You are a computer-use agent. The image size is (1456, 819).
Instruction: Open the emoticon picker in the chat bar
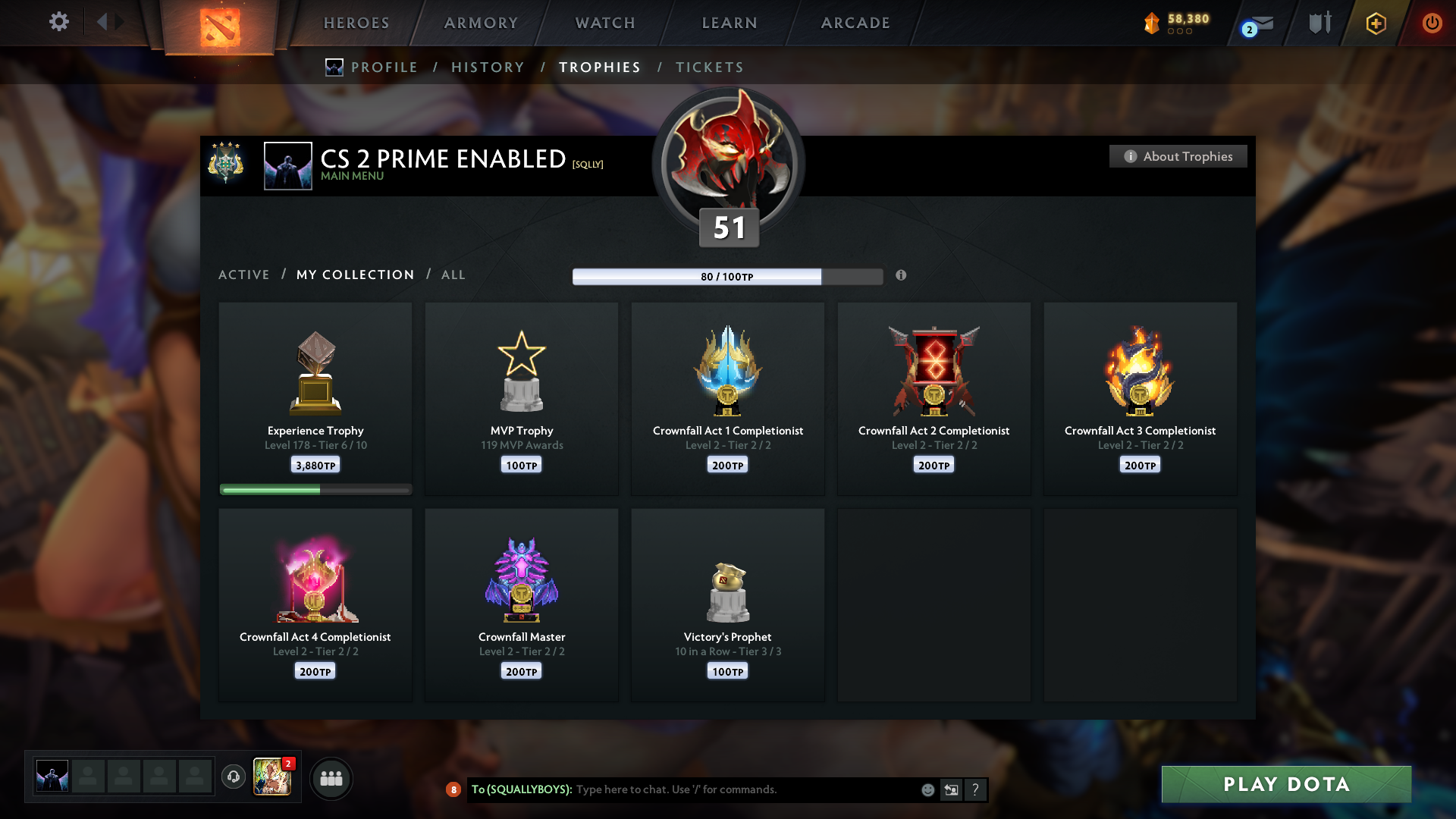927,789
